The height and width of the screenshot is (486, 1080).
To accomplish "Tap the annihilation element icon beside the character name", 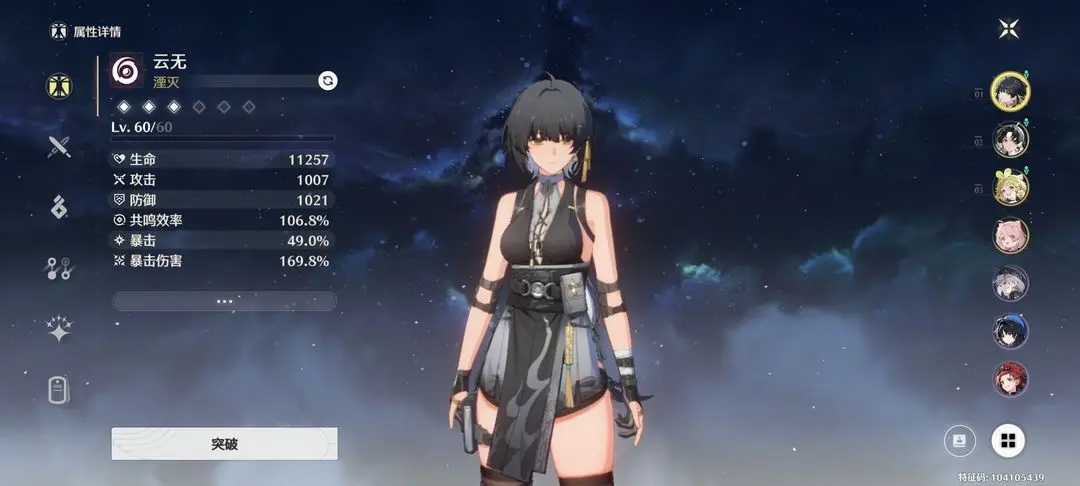I will (127, 71).
